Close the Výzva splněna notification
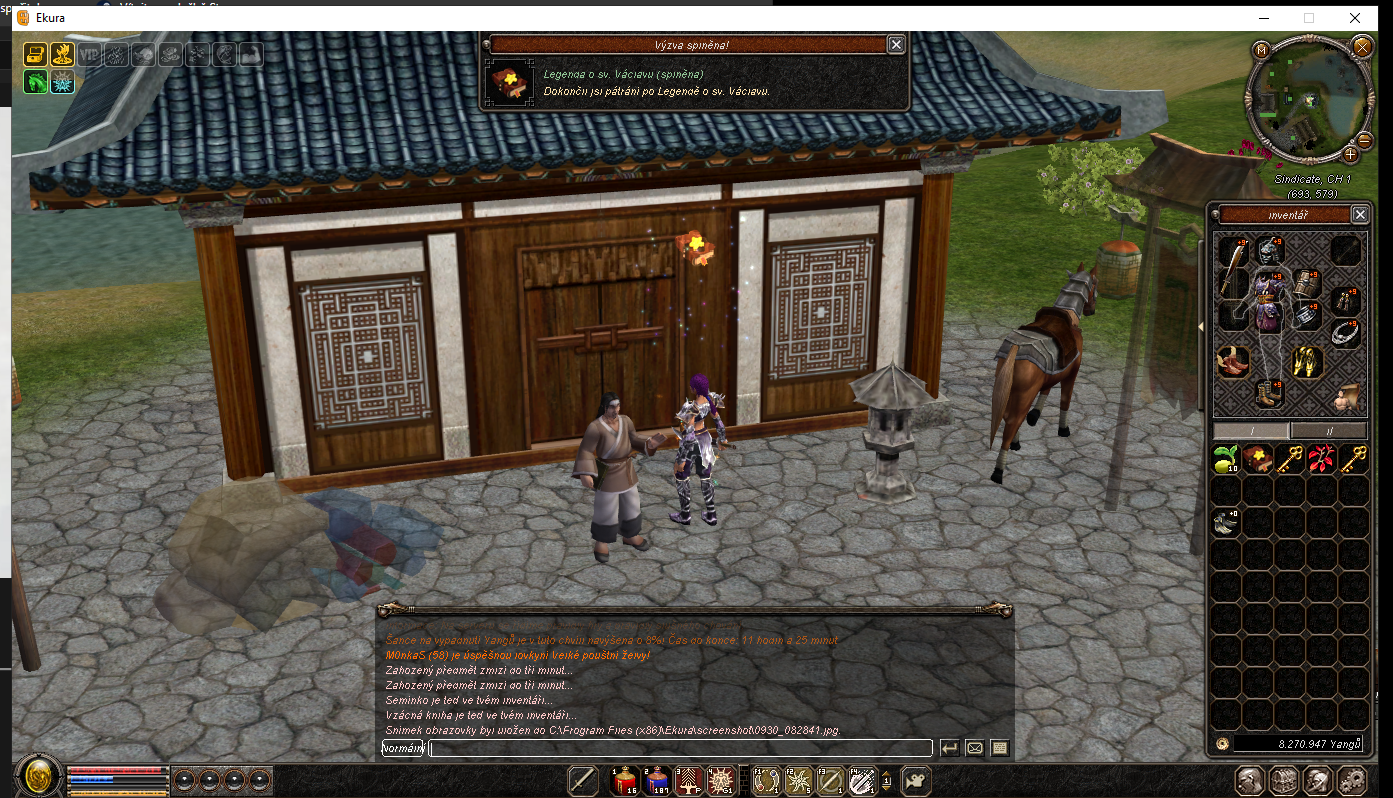 point(896,44)
